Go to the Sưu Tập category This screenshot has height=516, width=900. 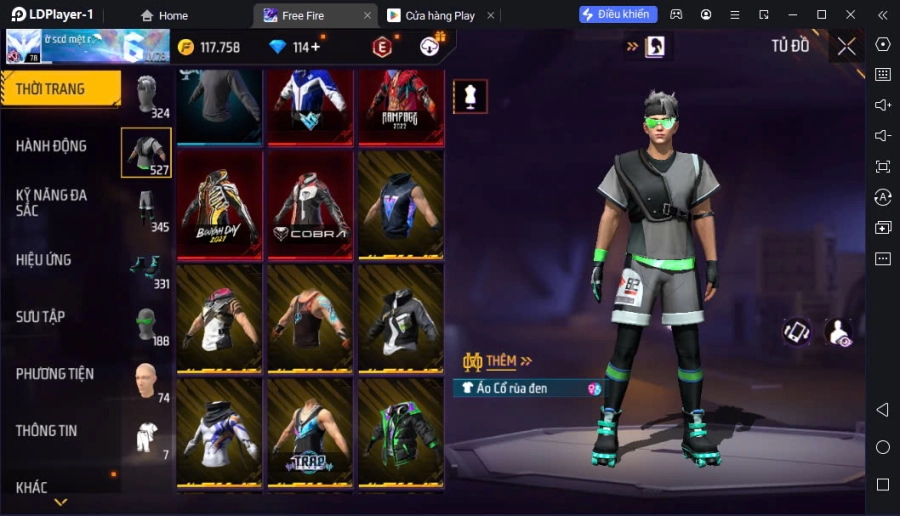(41, 317)
